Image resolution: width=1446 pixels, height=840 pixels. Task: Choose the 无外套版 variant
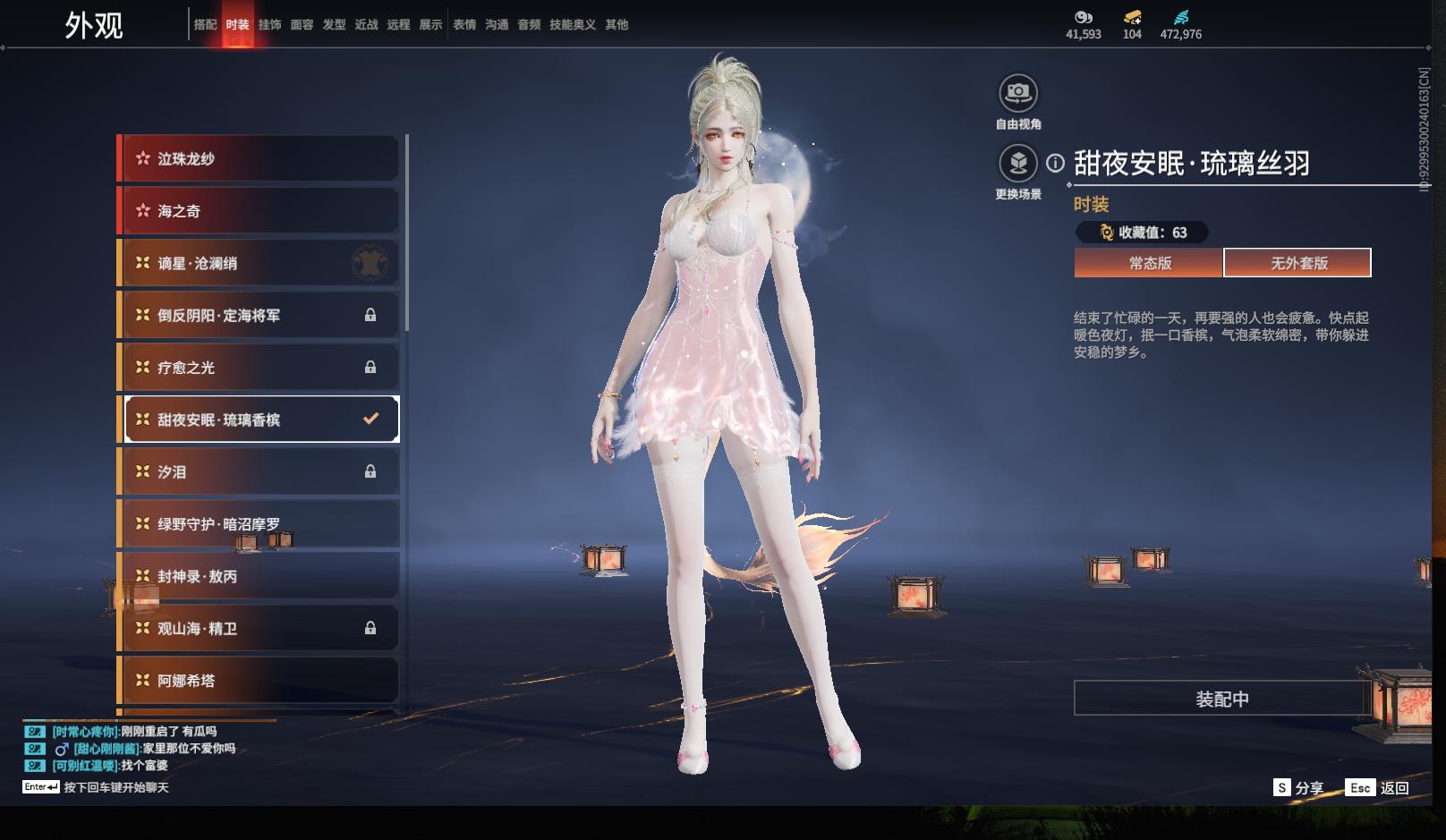[x=1298, y=263]
